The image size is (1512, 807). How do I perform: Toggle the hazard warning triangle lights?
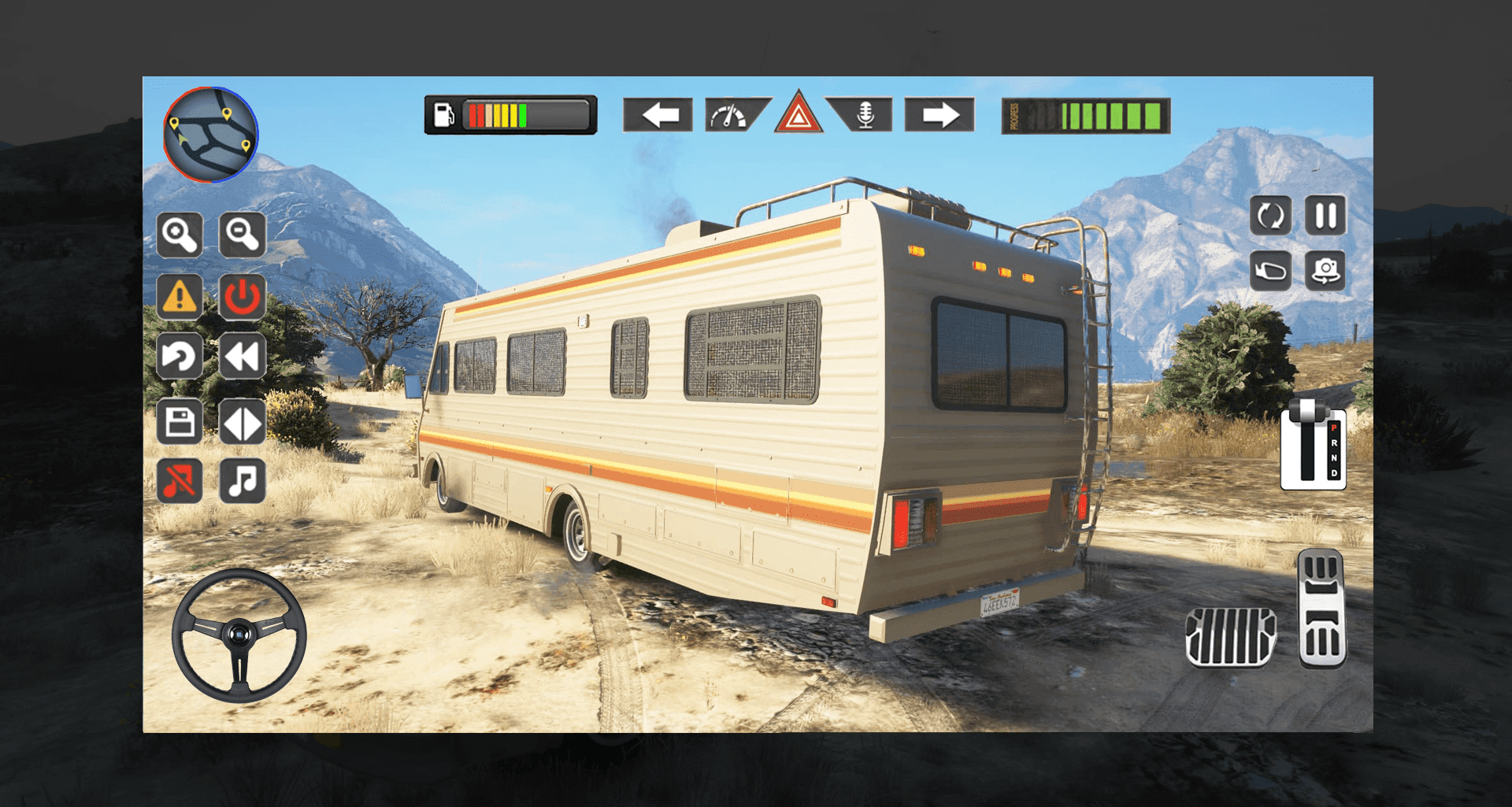799,115
